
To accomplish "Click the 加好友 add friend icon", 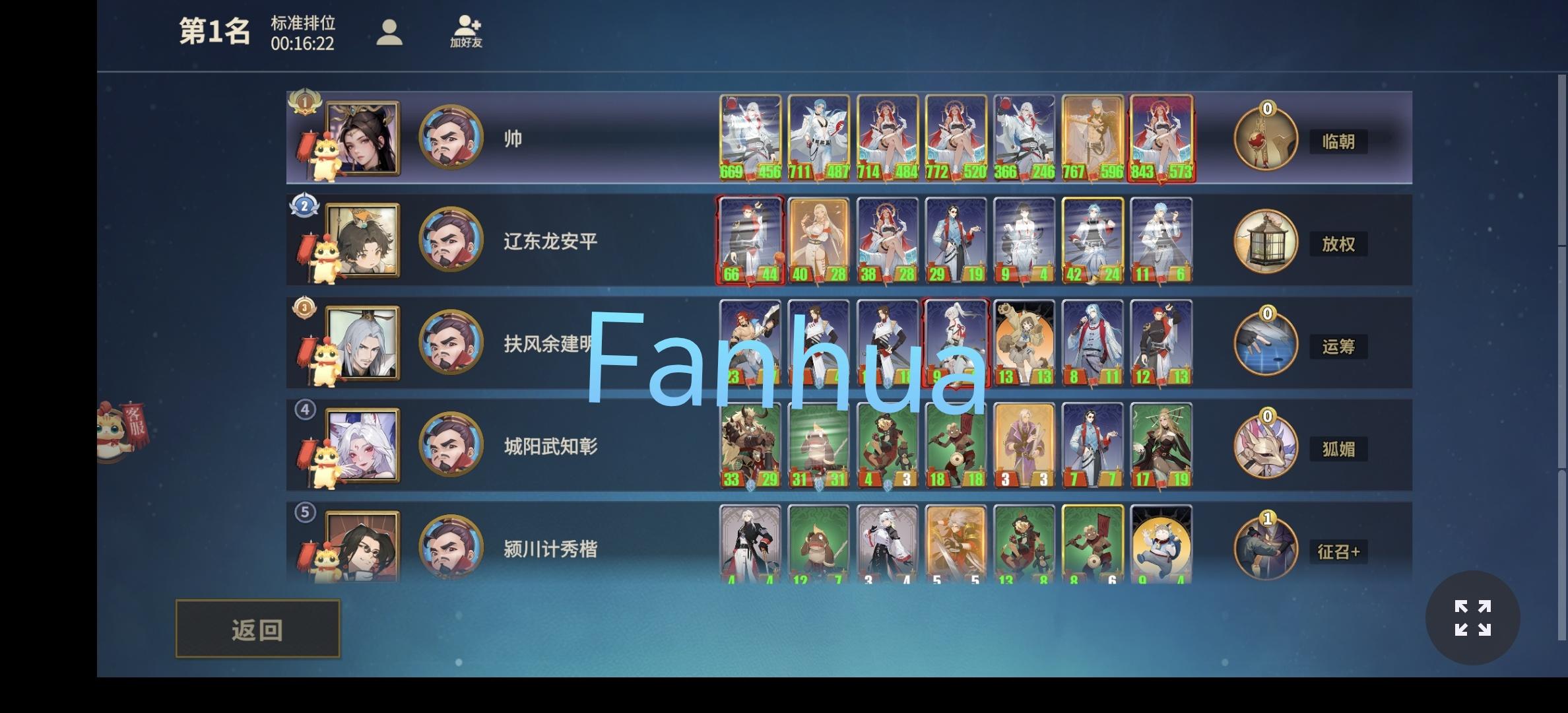I will point(467,32).
